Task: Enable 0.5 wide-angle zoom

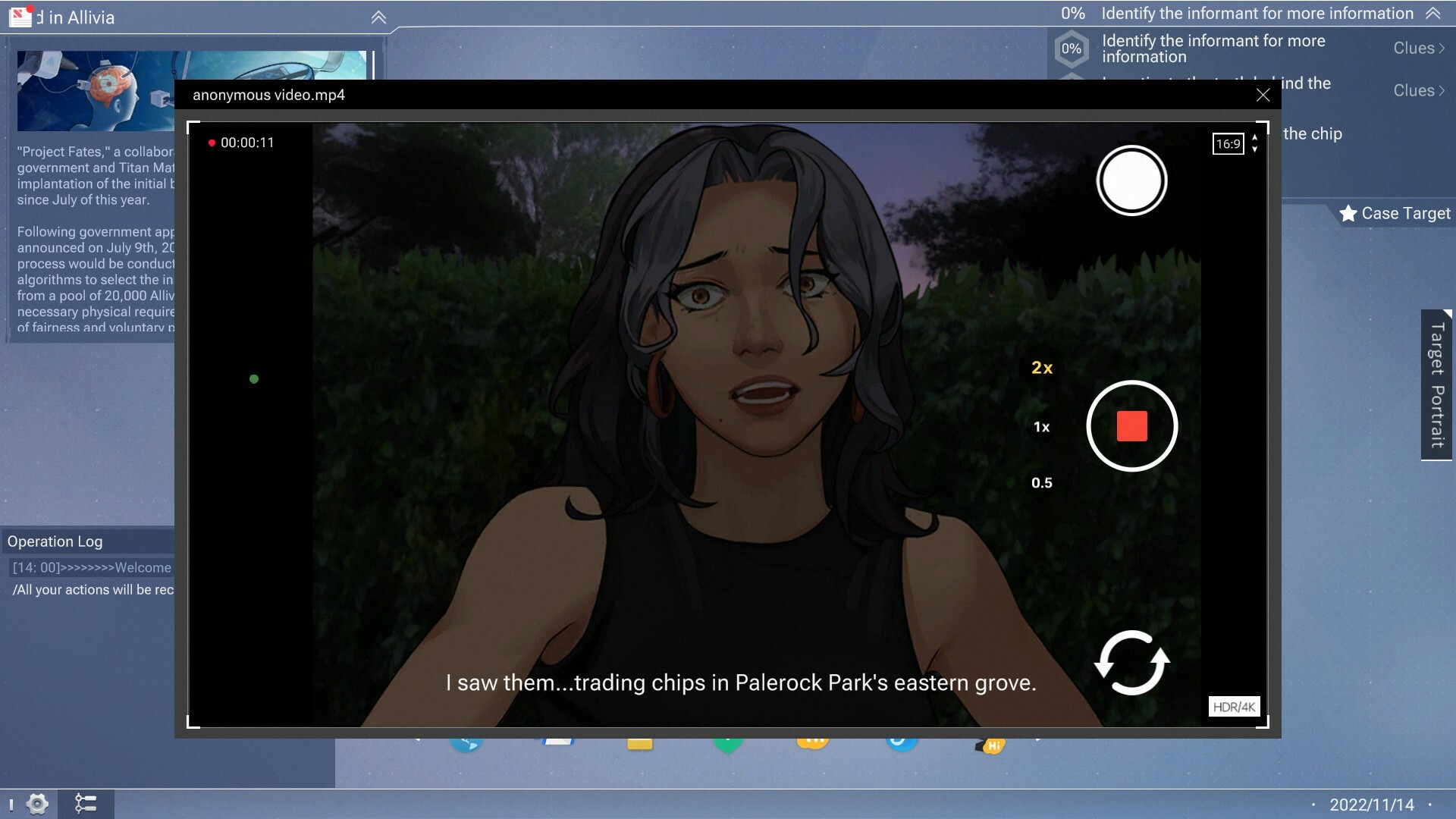Action: pos(1040,482)
